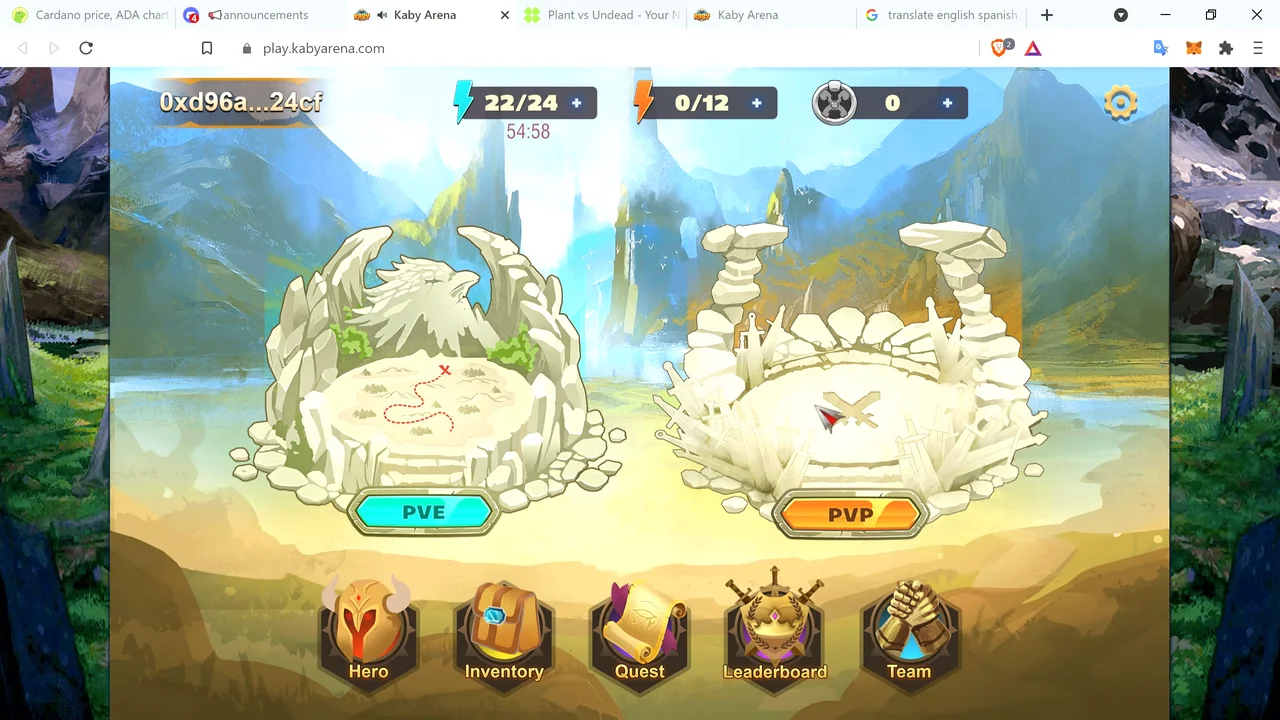Switch to Plant vs Undead tab

[x=603, y=15]
